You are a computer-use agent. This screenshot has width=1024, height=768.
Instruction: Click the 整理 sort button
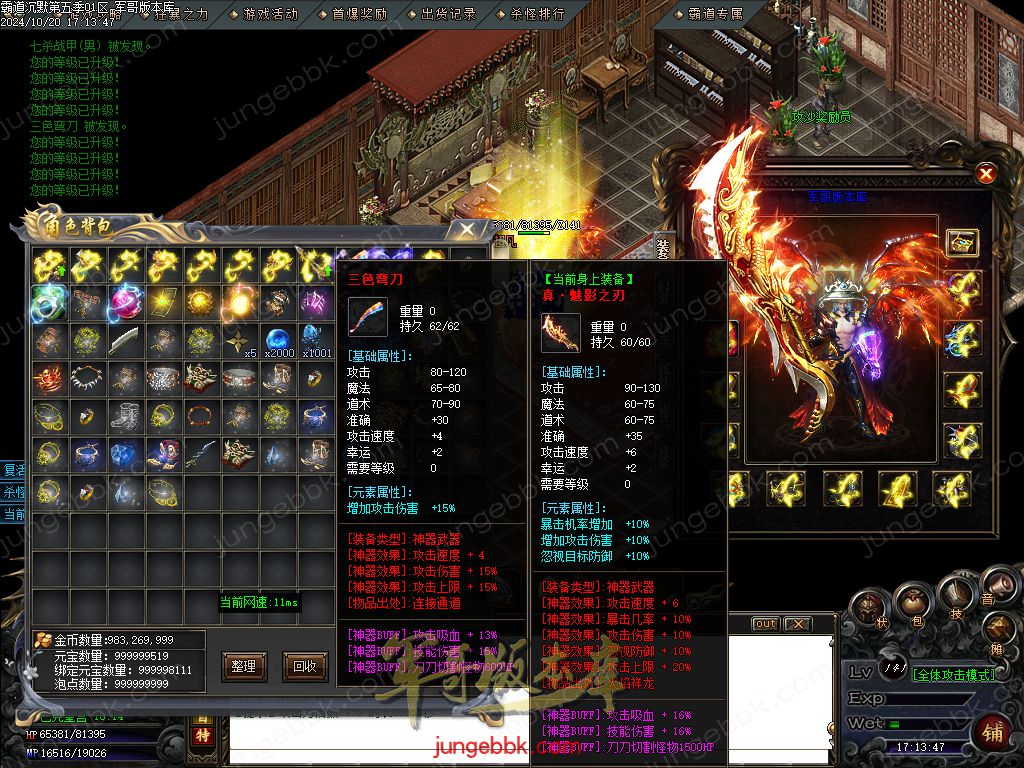click(243, 666)
